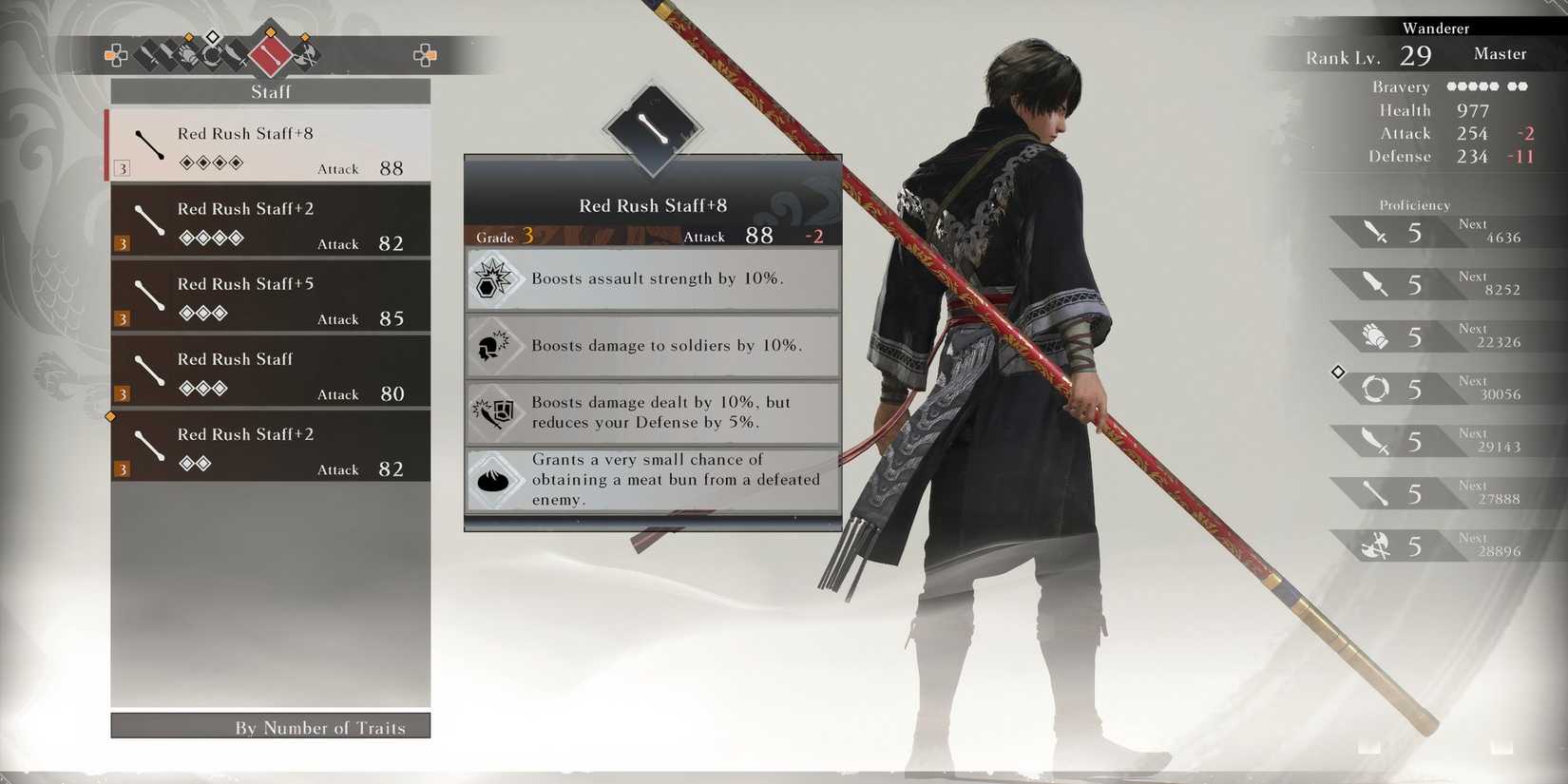1568x784 pixels.
Task: Toggle the orange diamond marker above the Staff tab
Action: tap(271, 32)
